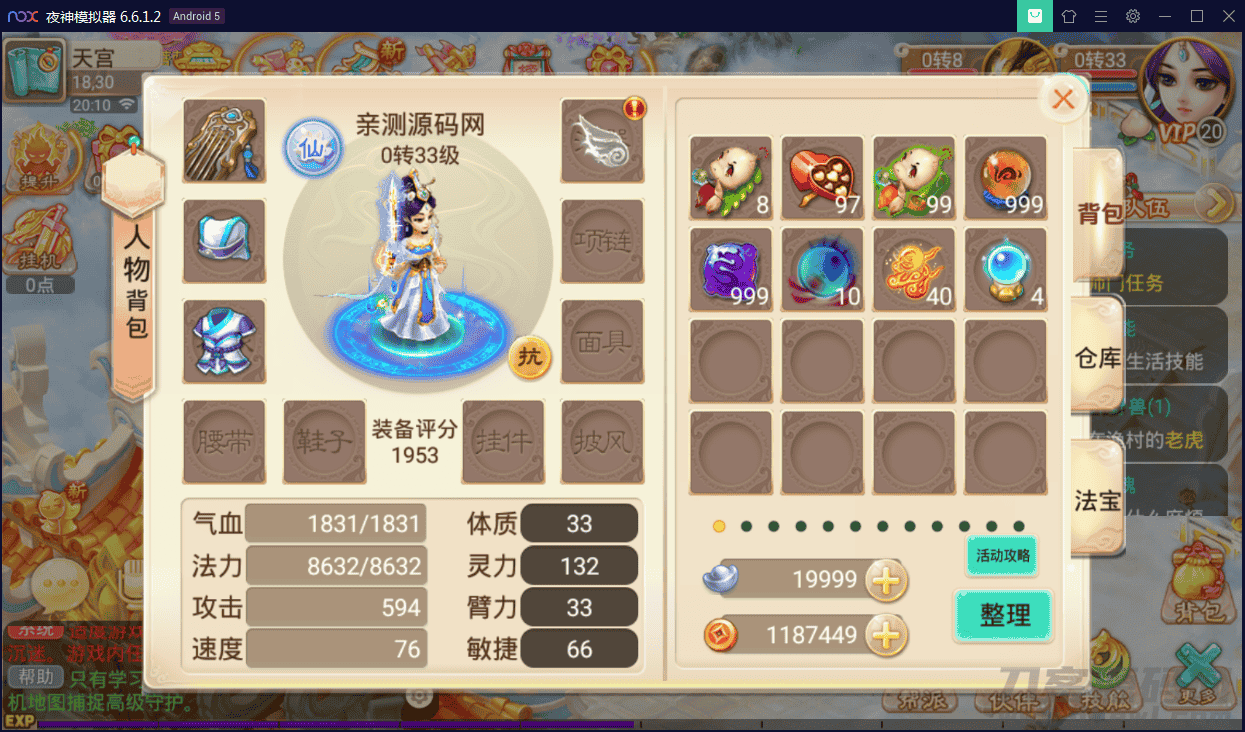Tap the 仙 race badge
Screen dimensions: 1245x732
point(313,149)
